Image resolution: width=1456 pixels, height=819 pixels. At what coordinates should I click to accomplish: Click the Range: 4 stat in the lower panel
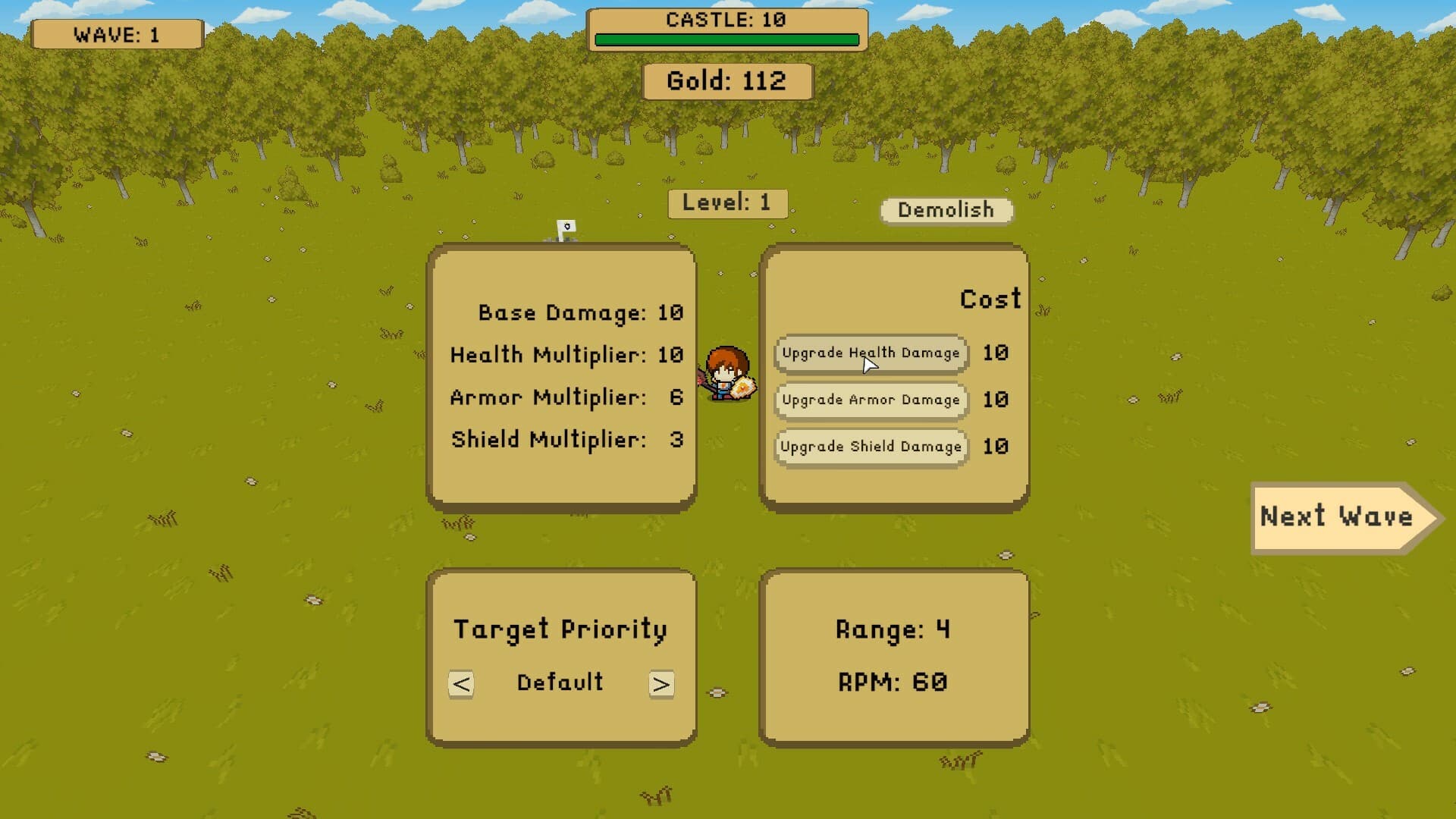[x=893, y=629]
